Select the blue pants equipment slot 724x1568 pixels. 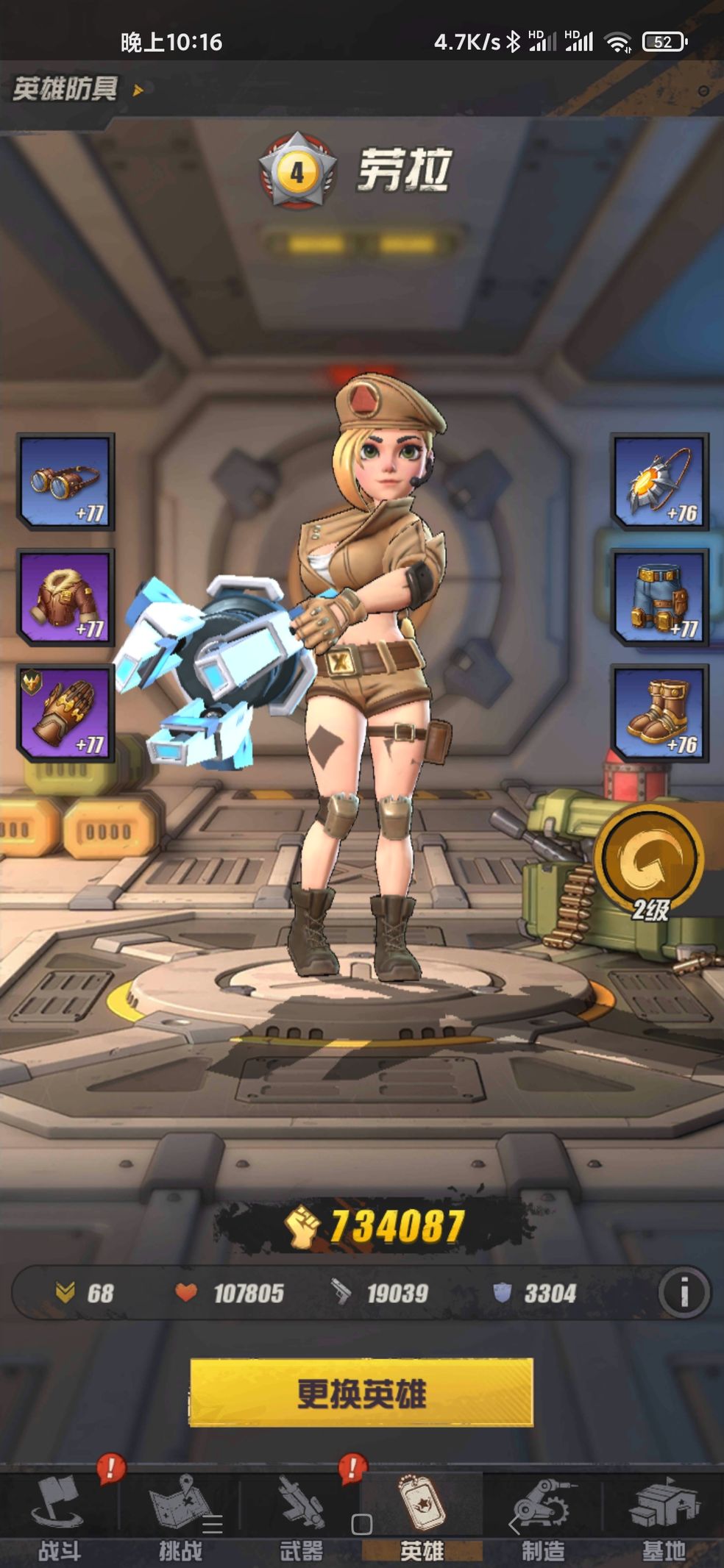coord(659,597)
